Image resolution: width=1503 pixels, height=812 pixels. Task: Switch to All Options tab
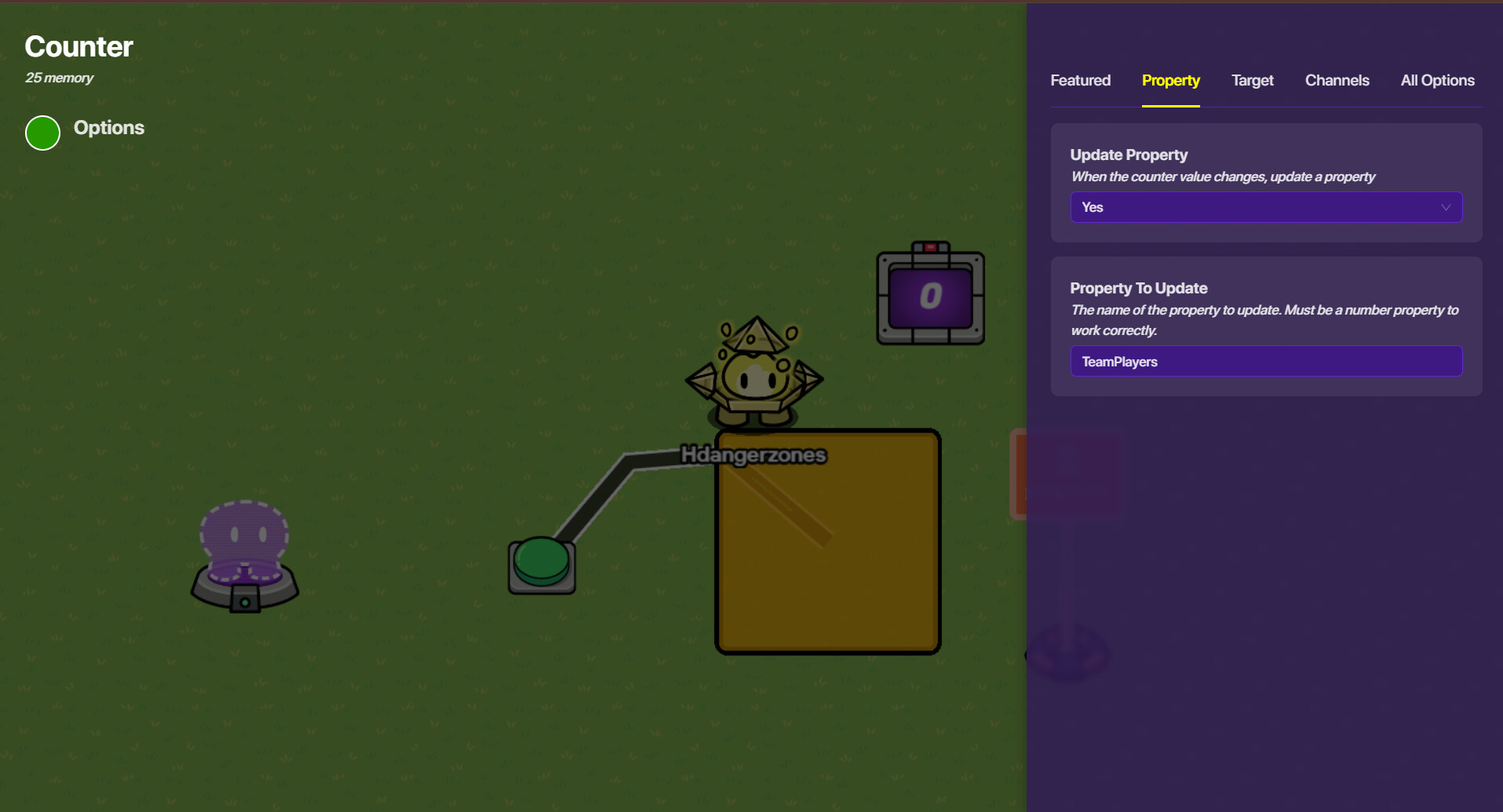tap(1437, 81)
